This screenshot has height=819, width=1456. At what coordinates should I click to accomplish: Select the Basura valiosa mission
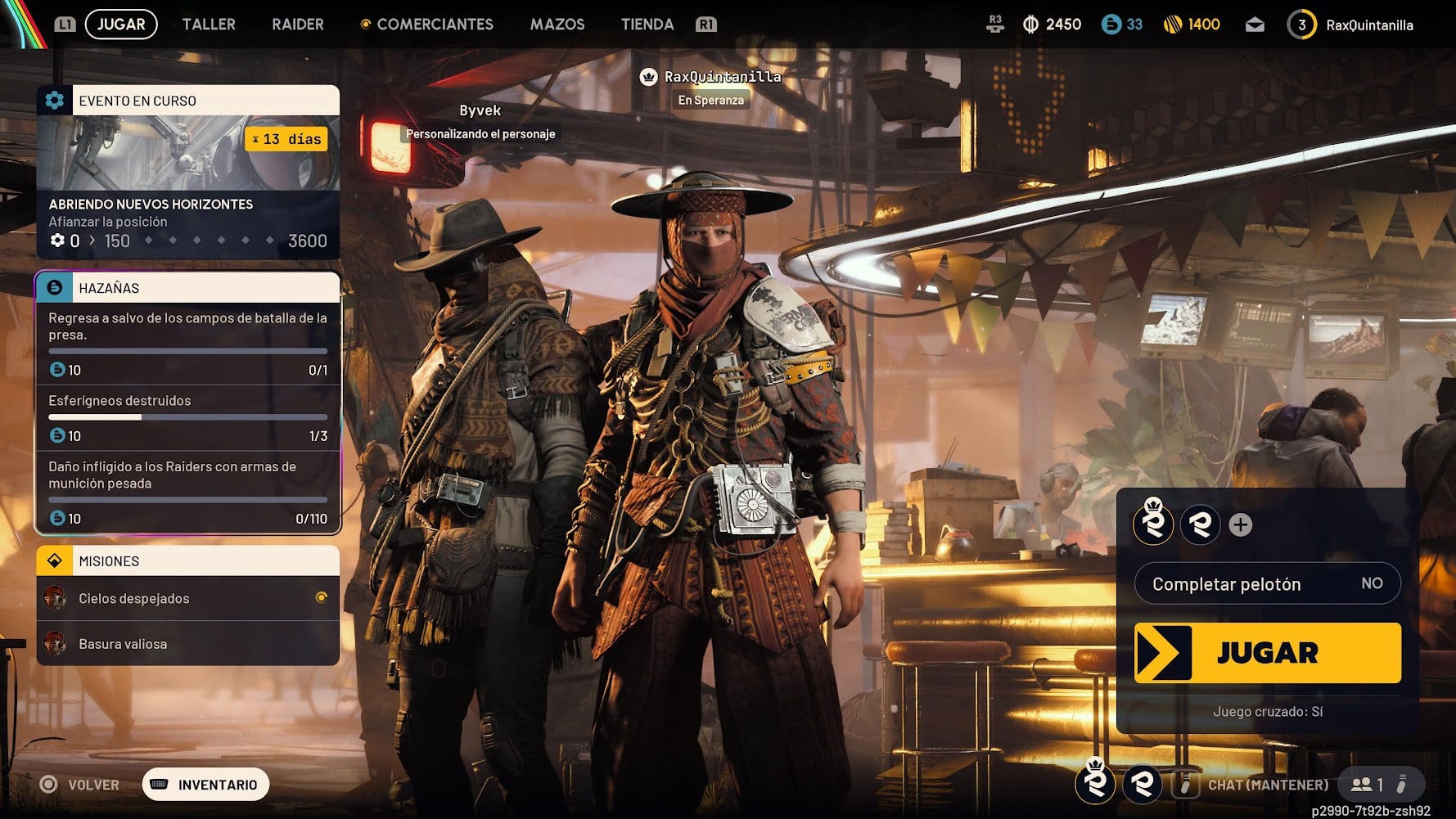click(187, 644)
